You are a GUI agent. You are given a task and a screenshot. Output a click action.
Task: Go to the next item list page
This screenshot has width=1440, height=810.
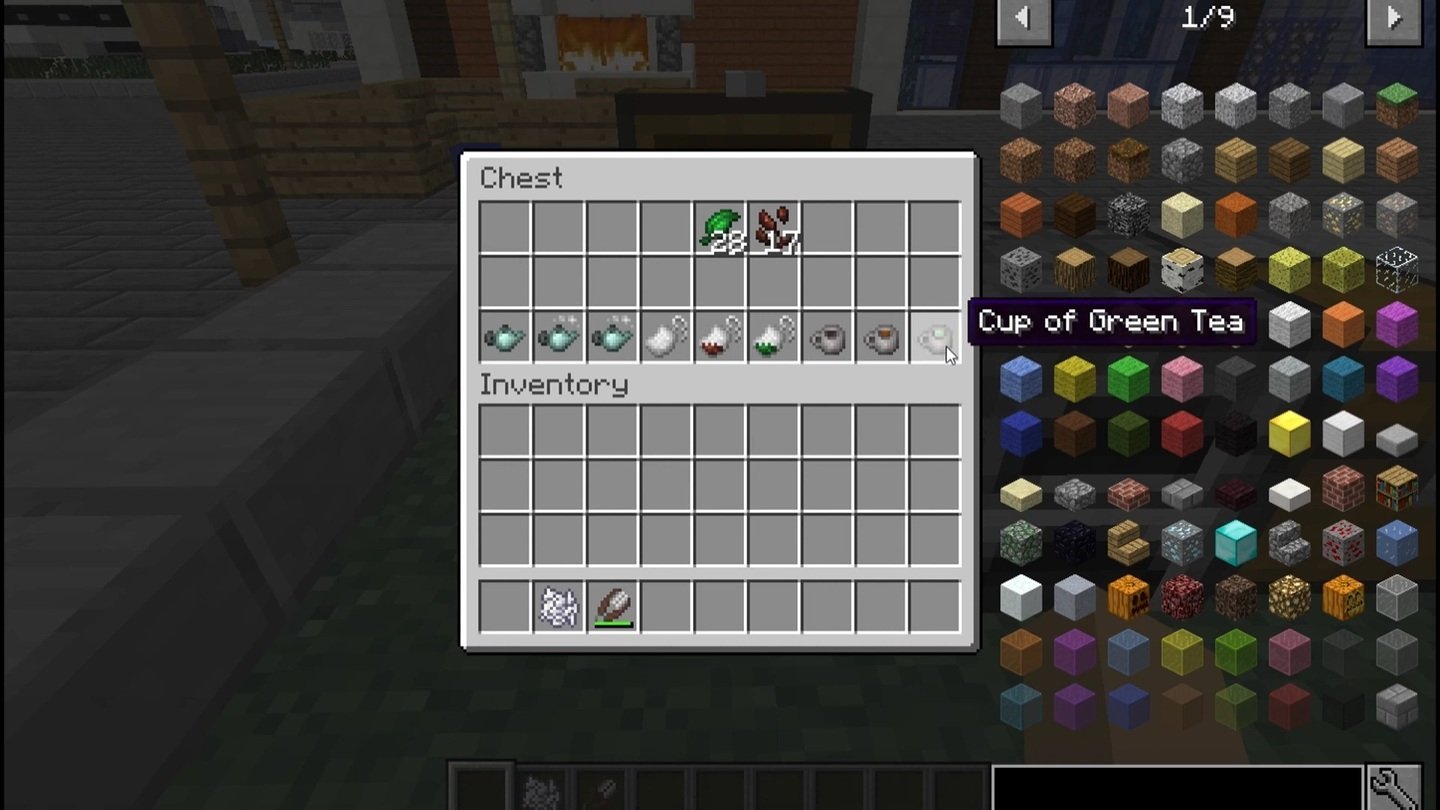click(1393, 19)
